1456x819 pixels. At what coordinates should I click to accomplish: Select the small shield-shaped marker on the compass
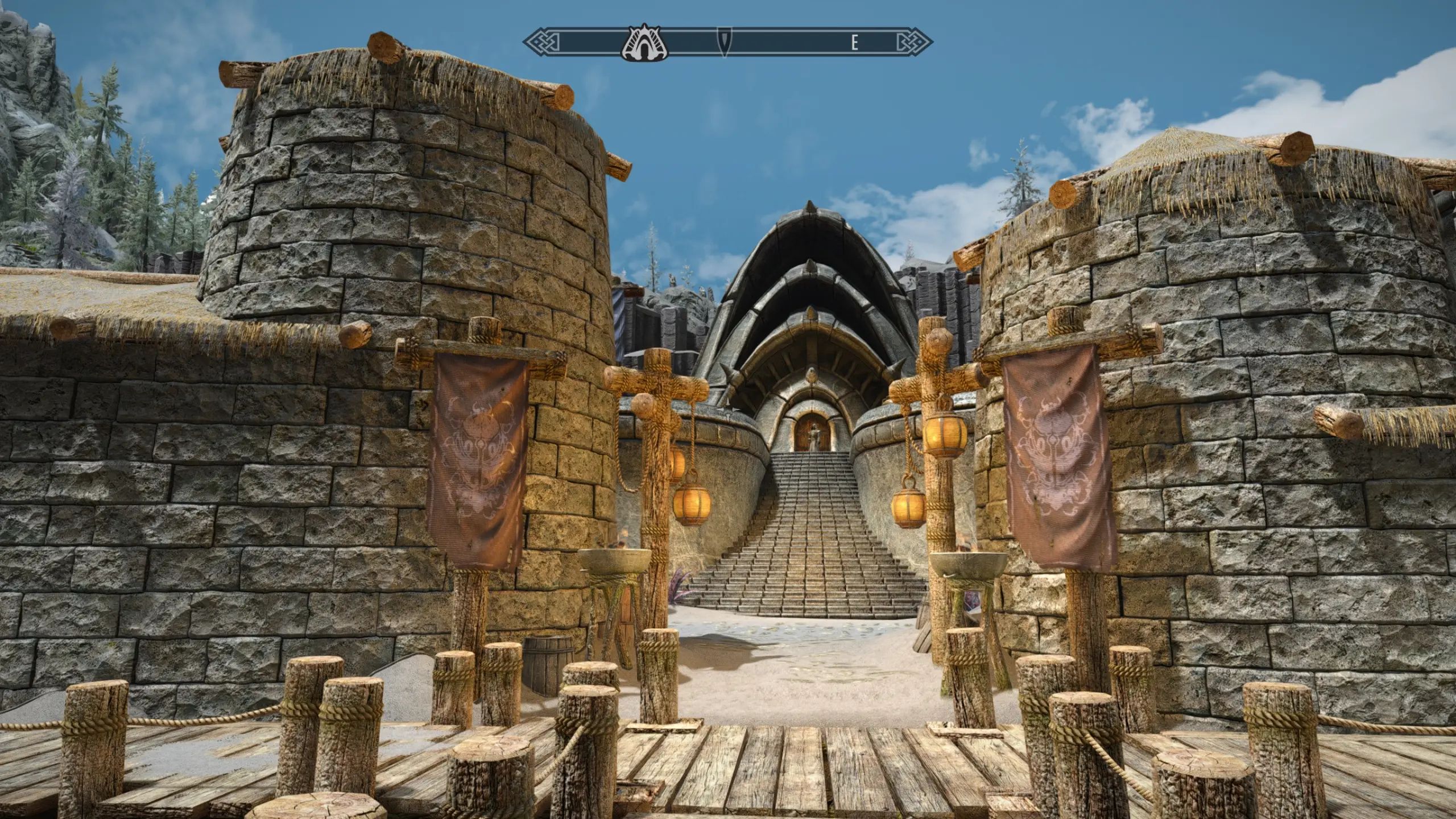point(724,42)
